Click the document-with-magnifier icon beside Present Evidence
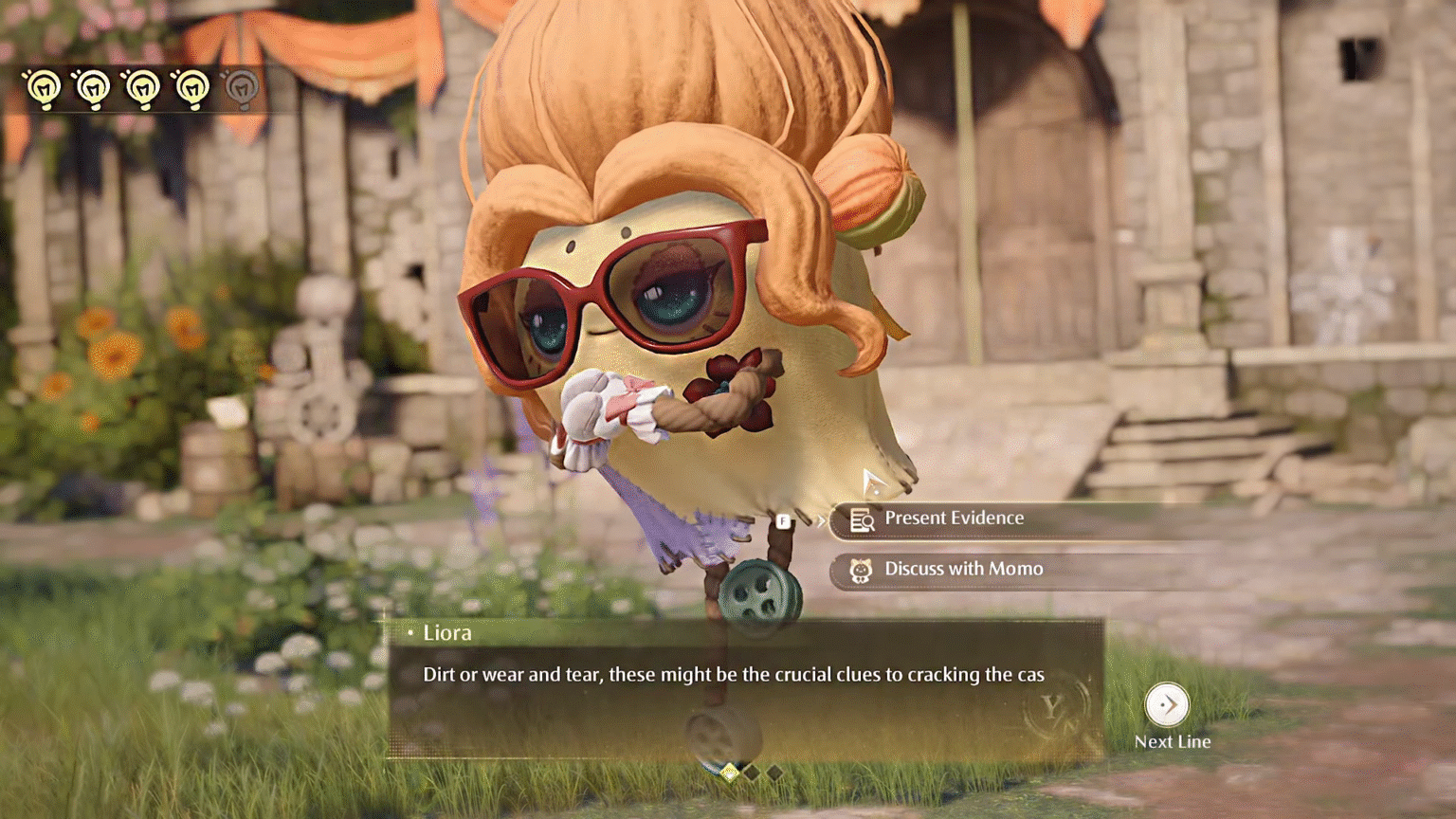 click(861, 519)
